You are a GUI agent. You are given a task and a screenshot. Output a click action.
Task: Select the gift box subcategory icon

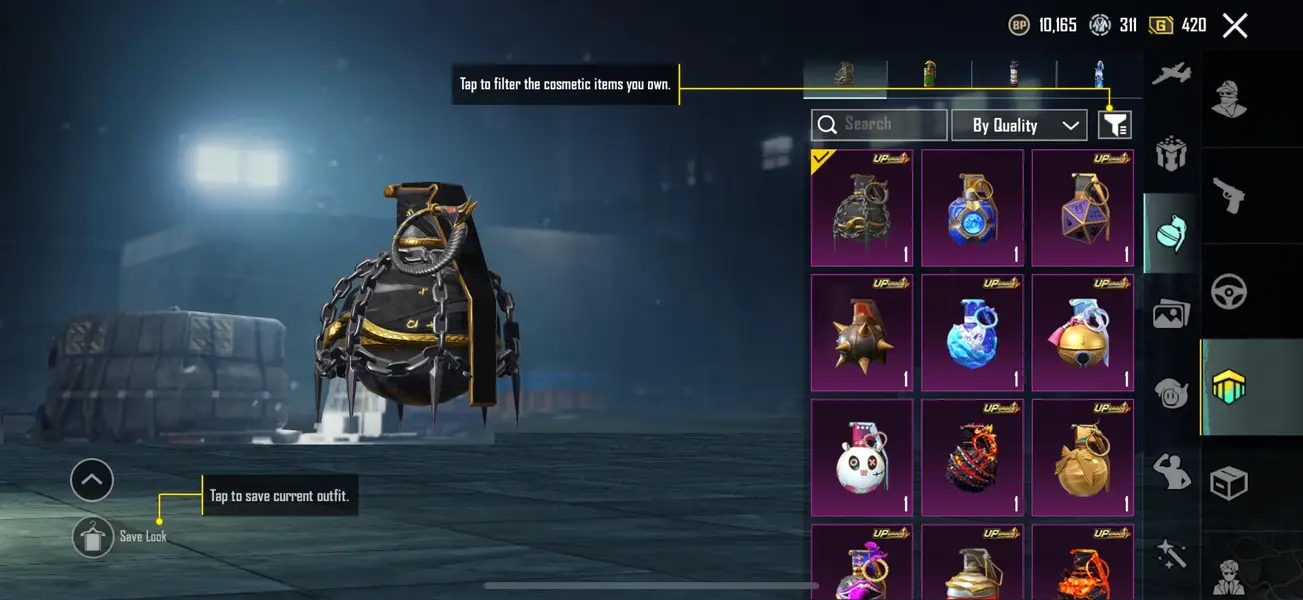(x=1170, y=154)
